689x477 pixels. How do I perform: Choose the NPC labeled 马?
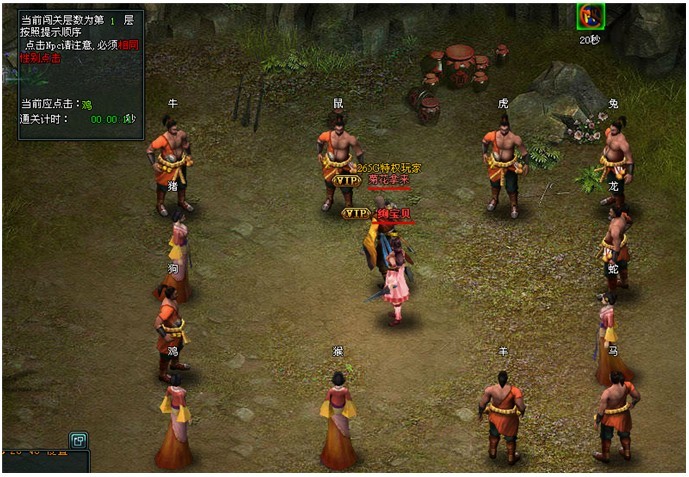point(616,415)
